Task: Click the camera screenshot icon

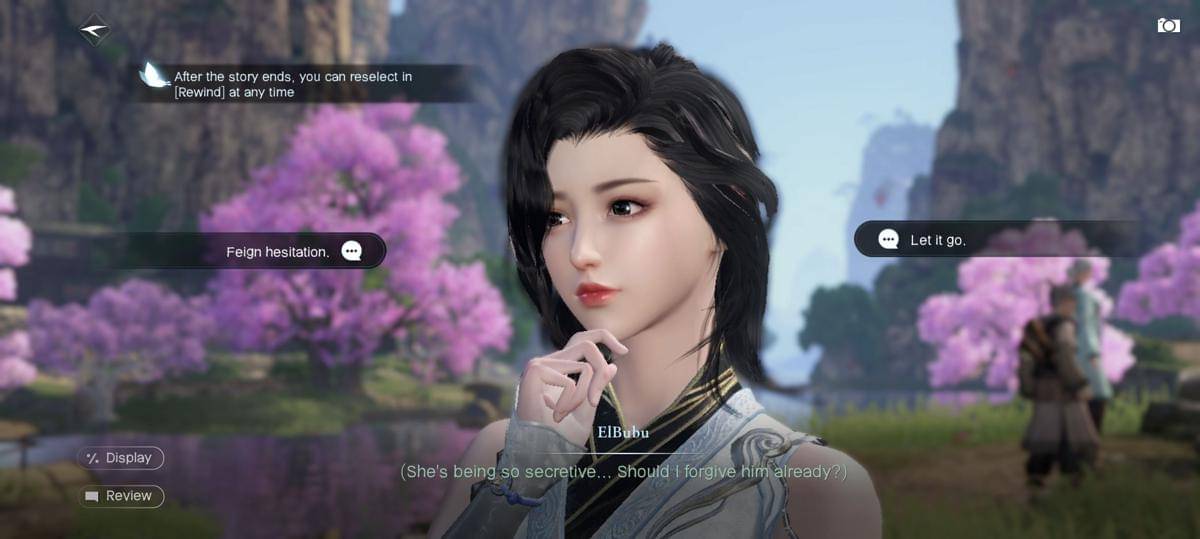Action: click(x=1168, y=25)
